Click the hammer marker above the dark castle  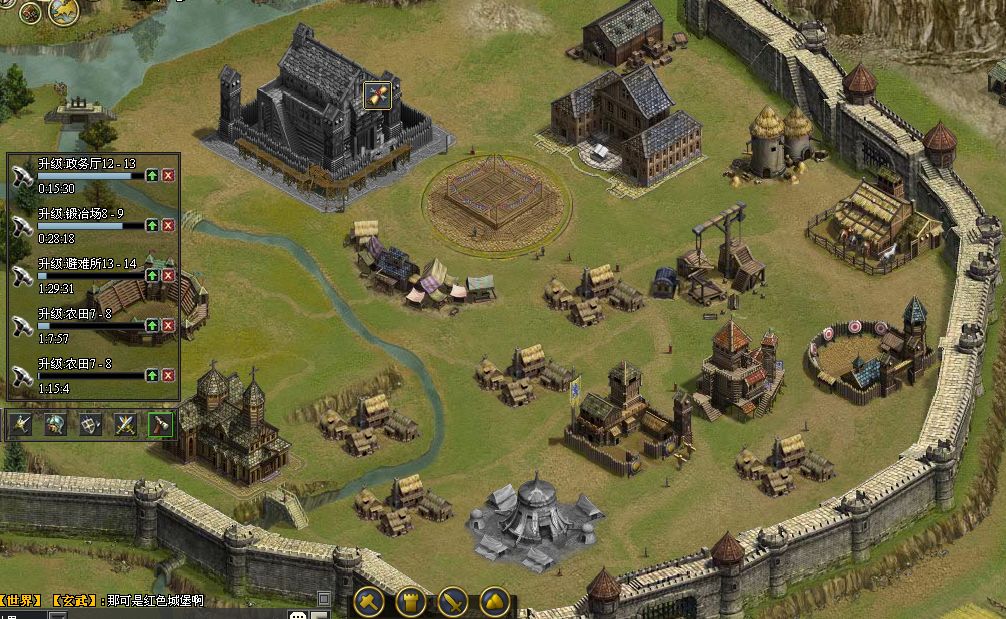point(377,94)
